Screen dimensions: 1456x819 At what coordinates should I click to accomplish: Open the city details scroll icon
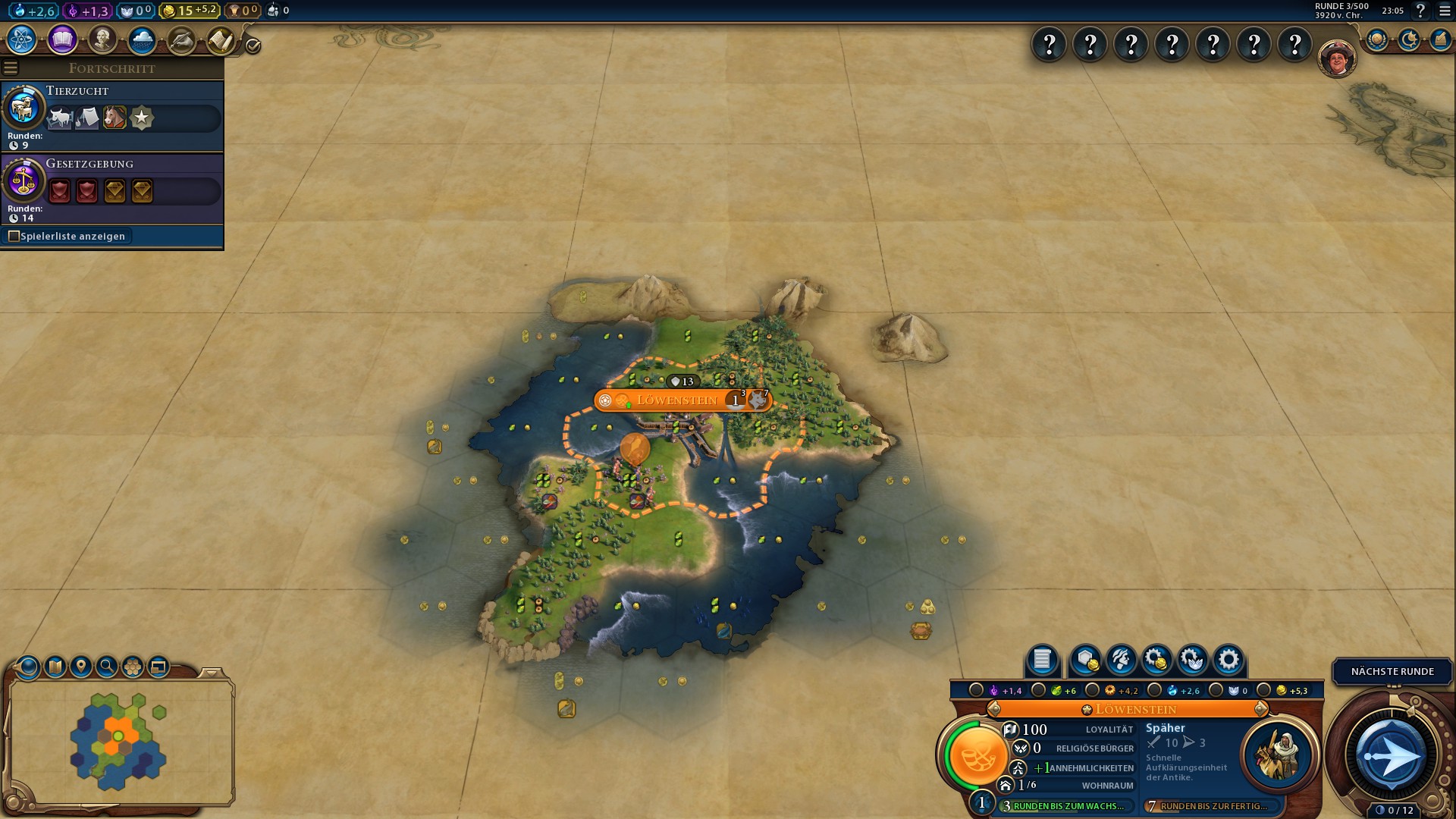coord(1042,660)
